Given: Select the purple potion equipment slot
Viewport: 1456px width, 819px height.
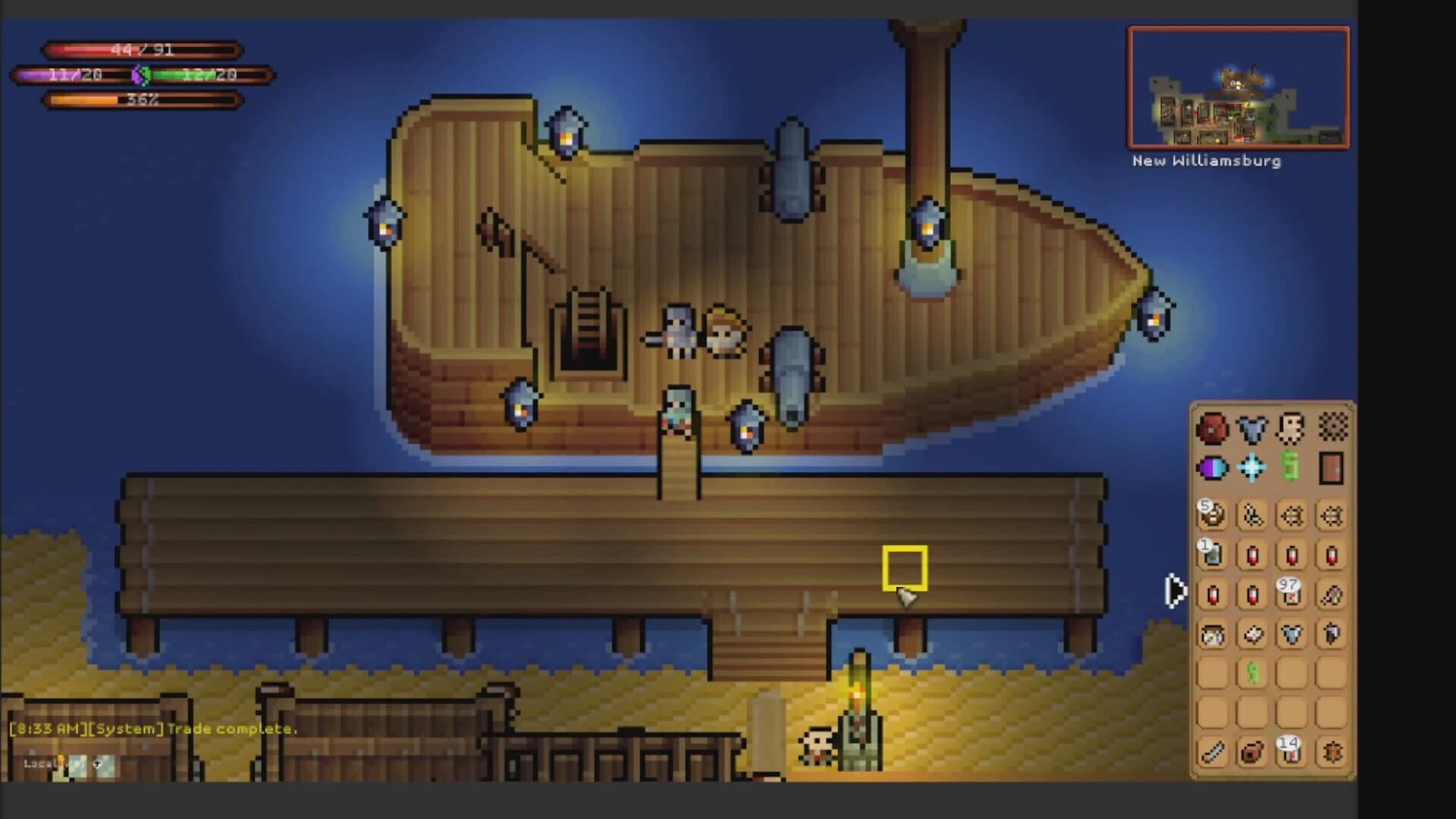Looking at the screenshot, I should (x=1212, y=468).
